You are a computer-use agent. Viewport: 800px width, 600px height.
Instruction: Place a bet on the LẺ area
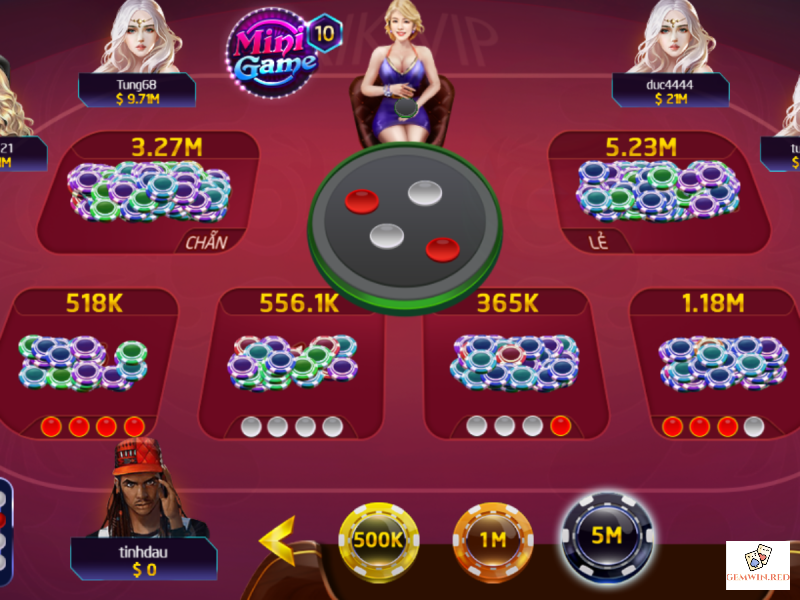656,192
